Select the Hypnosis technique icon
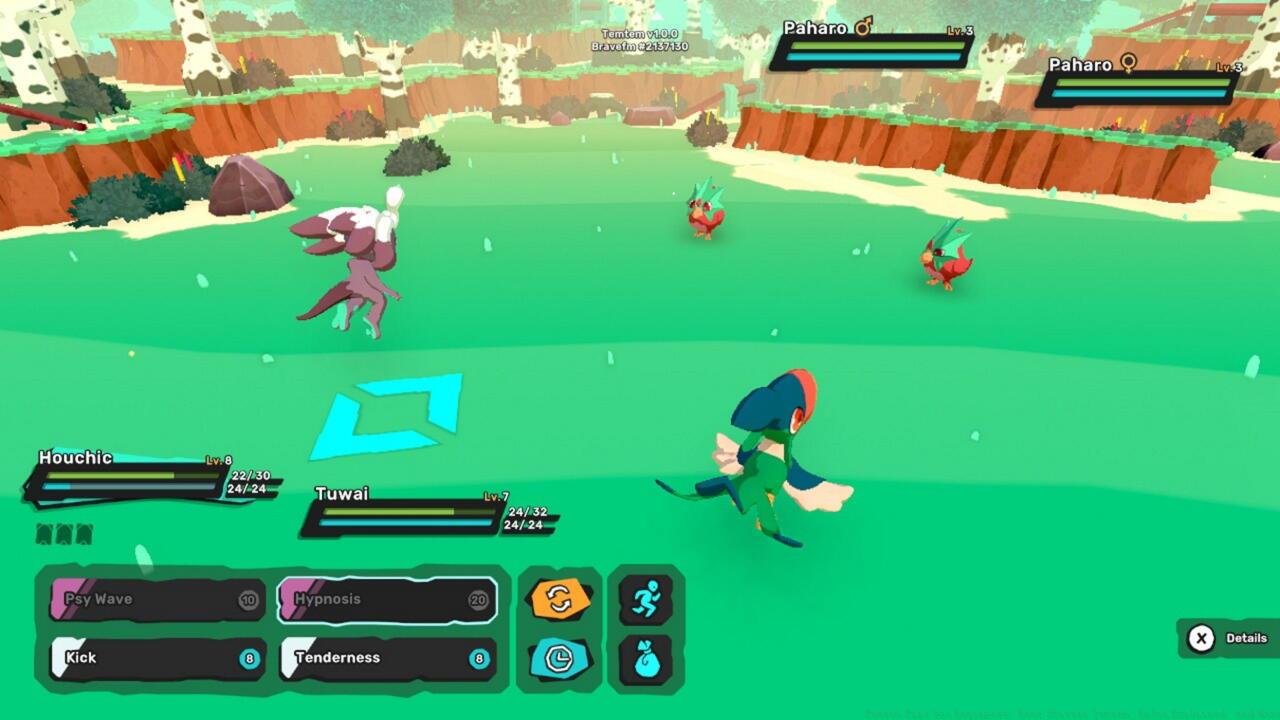The image size is (1280, 720). click(x=385, y=599)
